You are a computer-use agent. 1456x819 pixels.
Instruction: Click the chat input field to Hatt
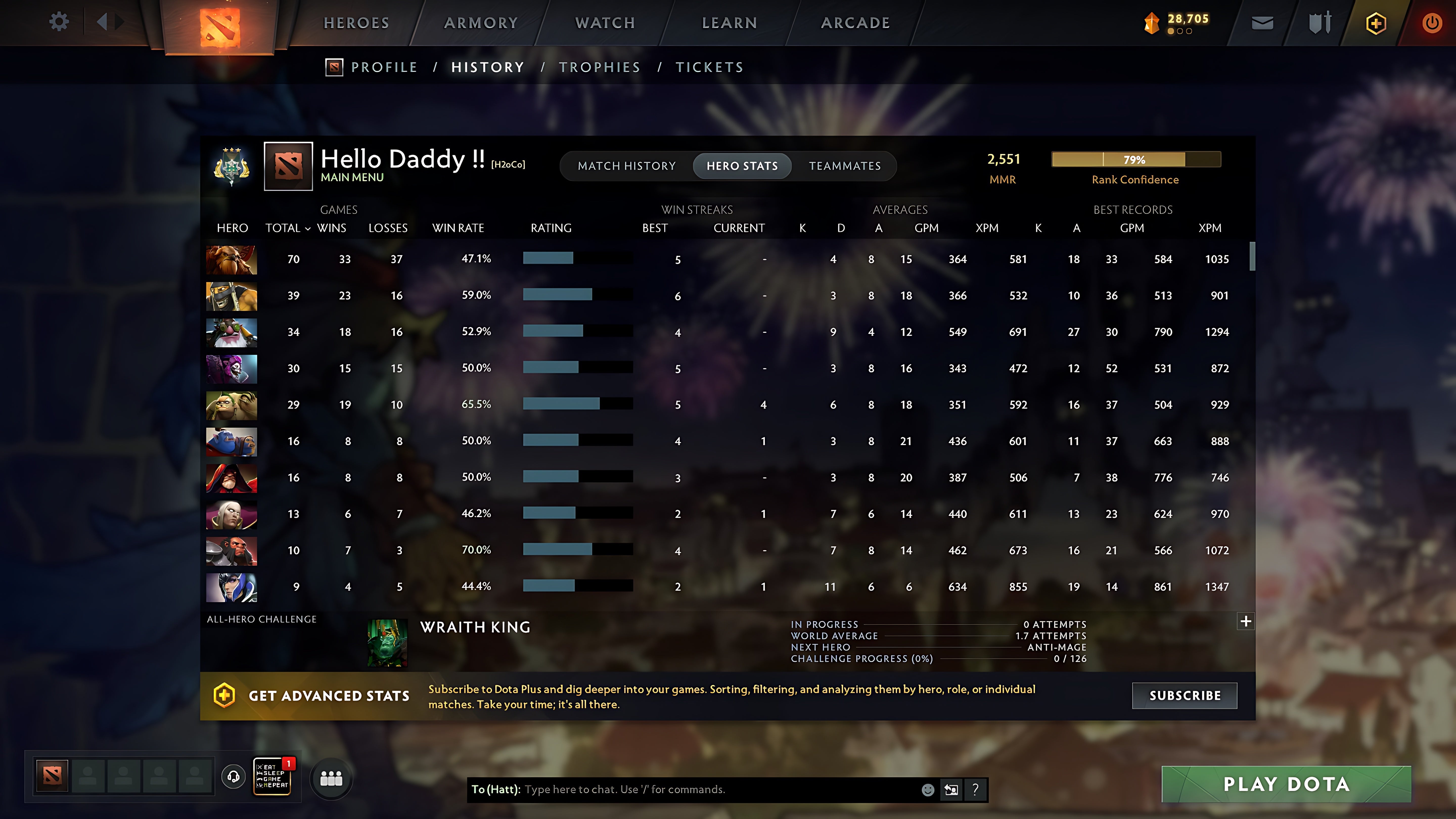click(x=678, y=790)
